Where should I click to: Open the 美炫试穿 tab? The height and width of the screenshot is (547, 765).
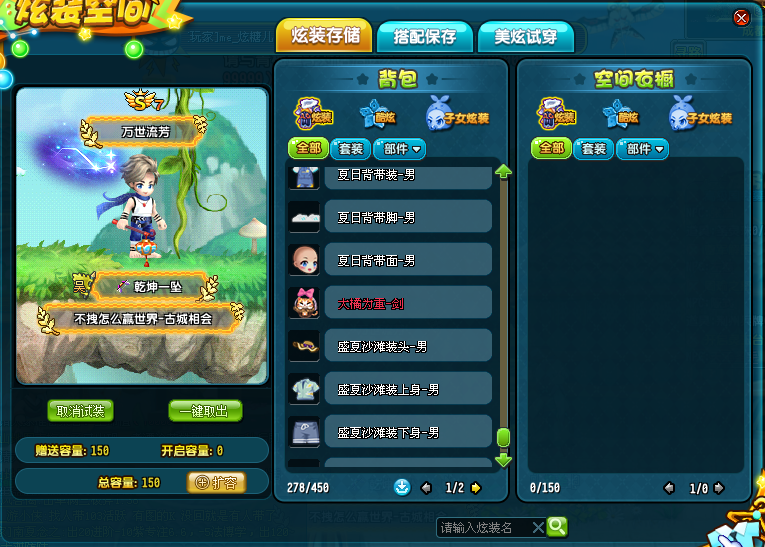pyautogui.click(x=526, y=36)
